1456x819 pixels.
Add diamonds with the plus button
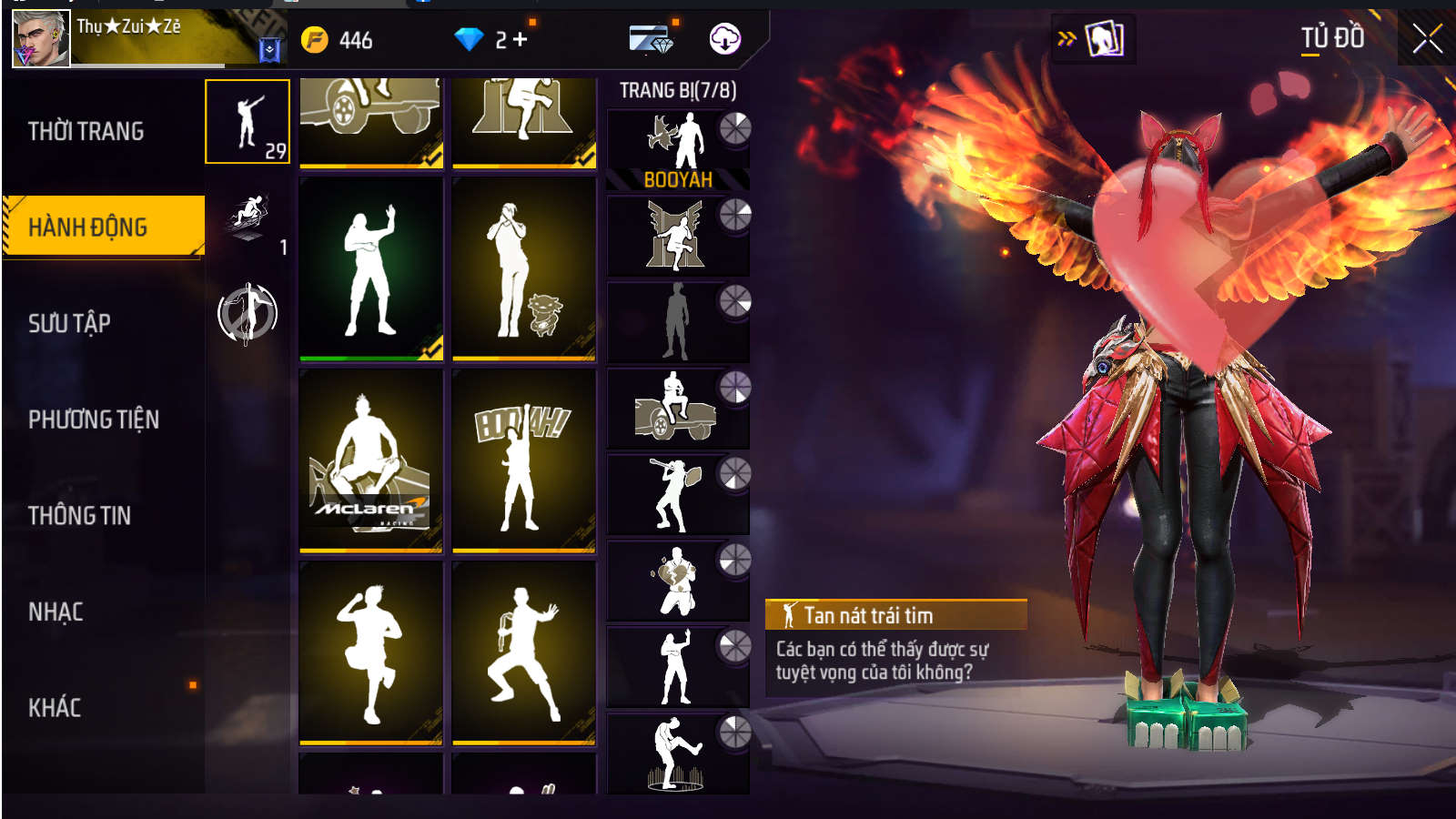click(521, 39)
